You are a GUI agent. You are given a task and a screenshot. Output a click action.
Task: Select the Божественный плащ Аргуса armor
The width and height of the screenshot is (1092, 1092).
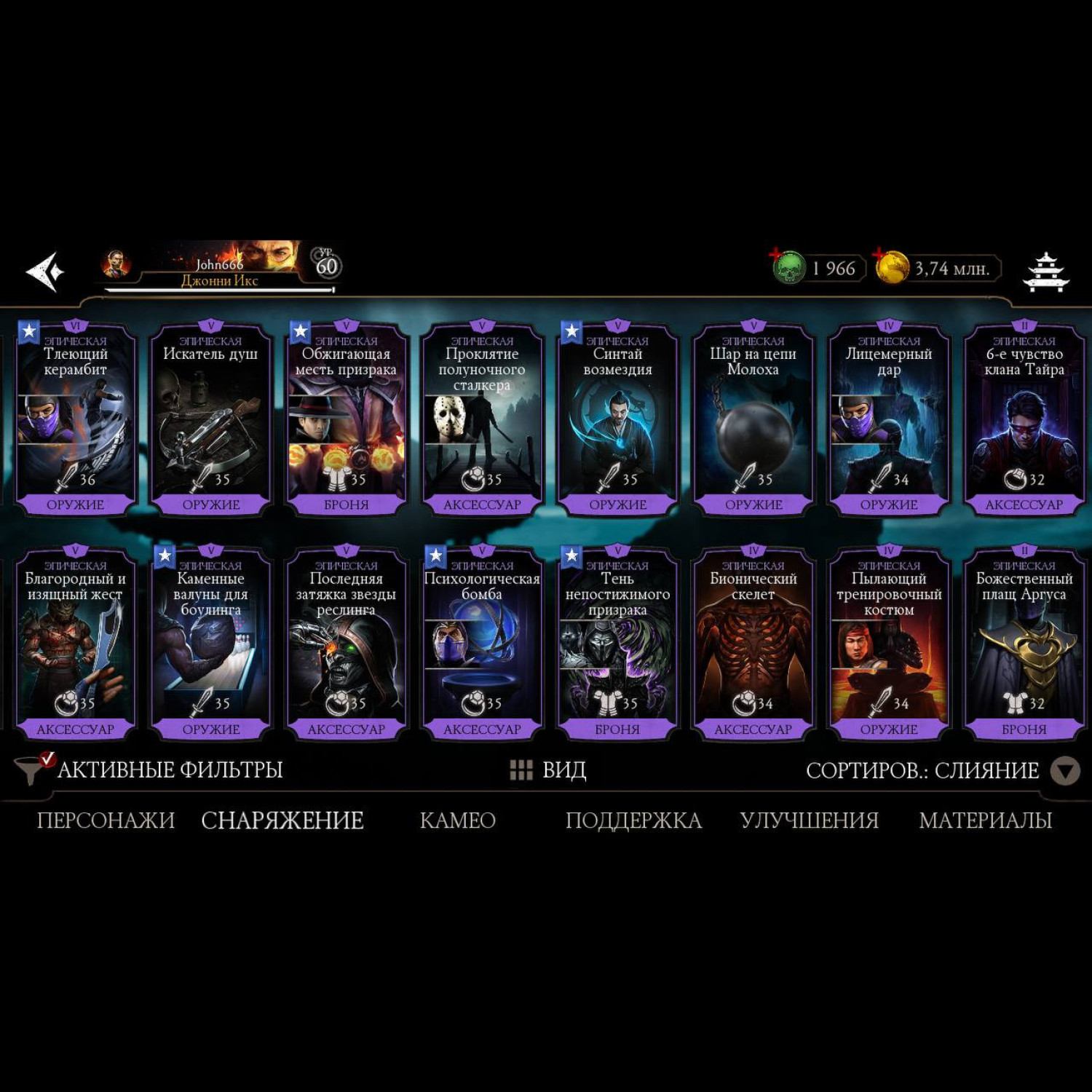coord(1024,644)
